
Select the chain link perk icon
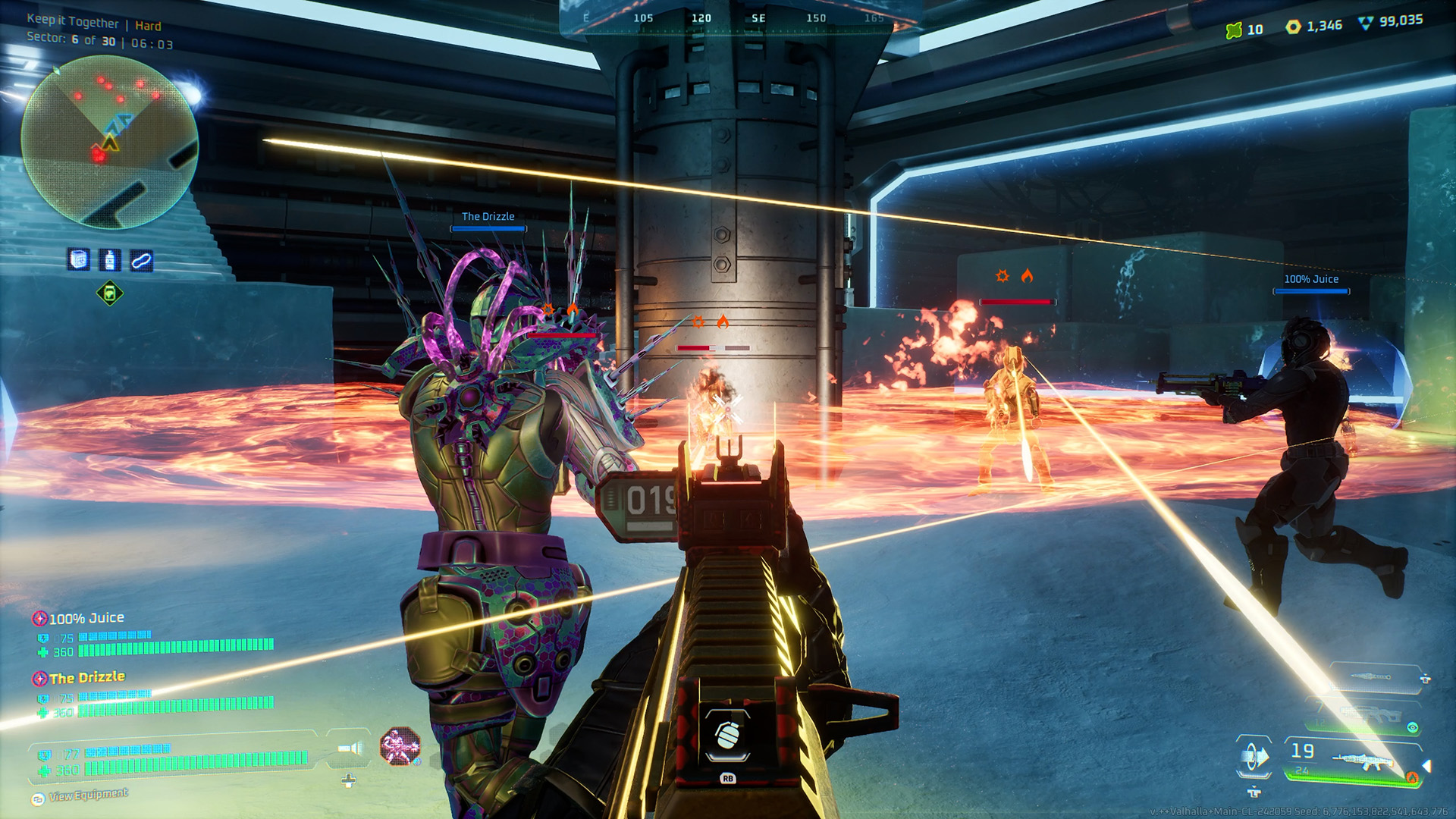pos(142,261)
